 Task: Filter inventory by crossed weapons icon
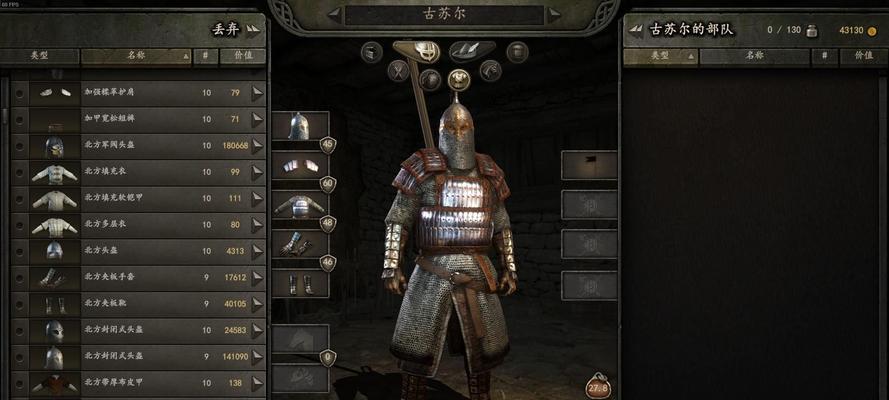(x=400, y=70)
